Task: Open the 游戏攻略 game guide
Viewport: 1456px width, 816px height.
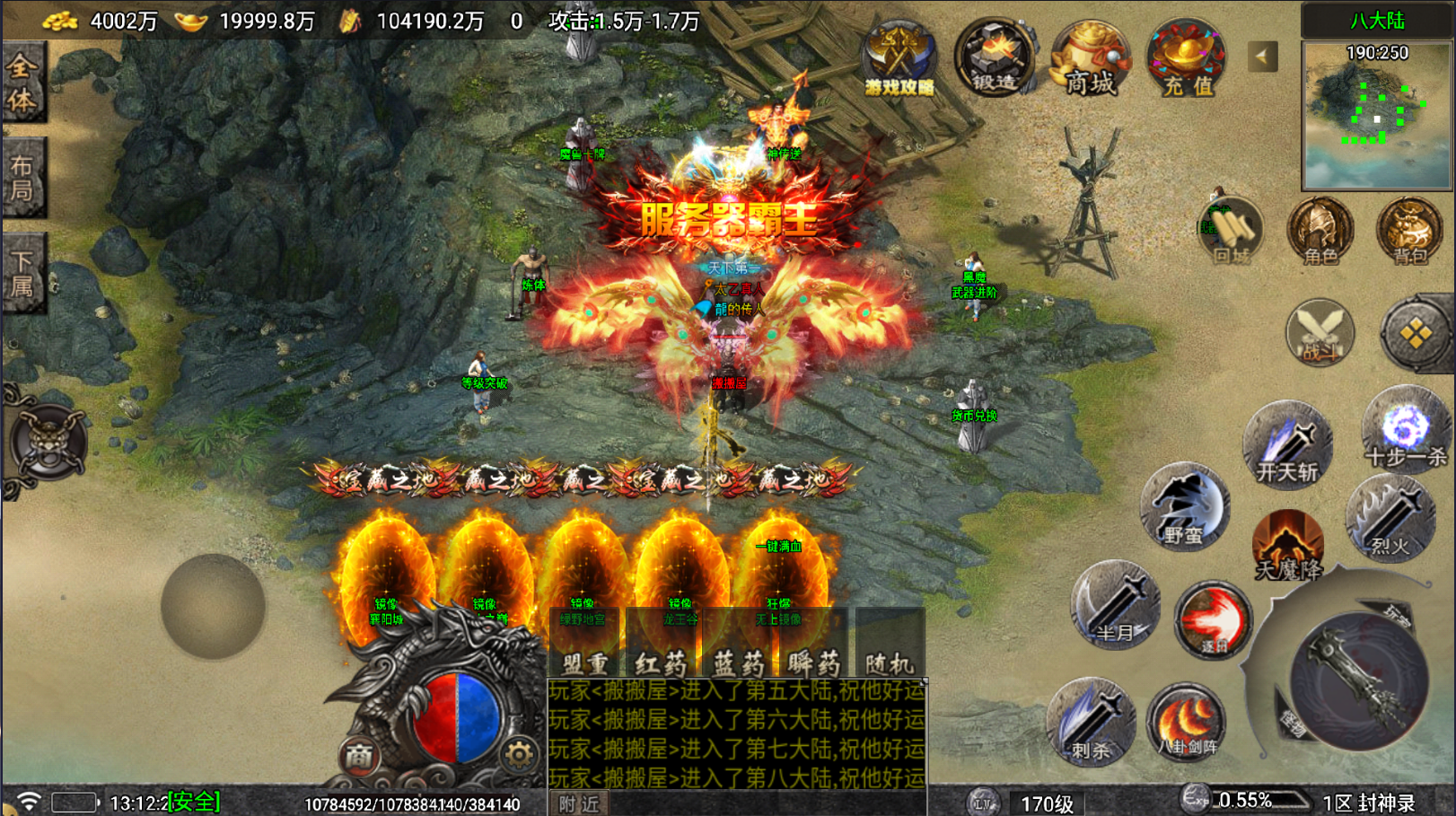Action: coord(899,59)
